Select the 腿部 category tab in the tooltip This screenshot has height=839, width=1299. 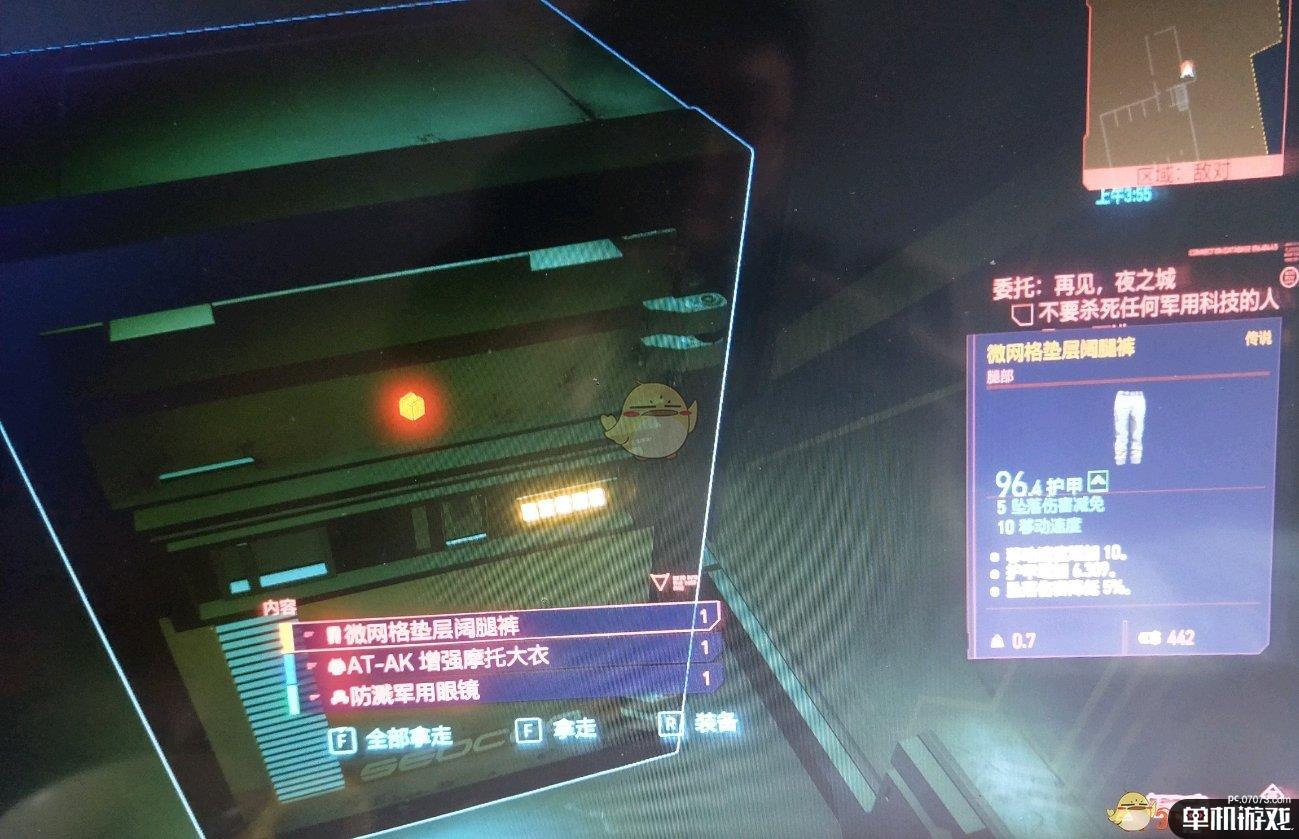click(x=999, y=377)
